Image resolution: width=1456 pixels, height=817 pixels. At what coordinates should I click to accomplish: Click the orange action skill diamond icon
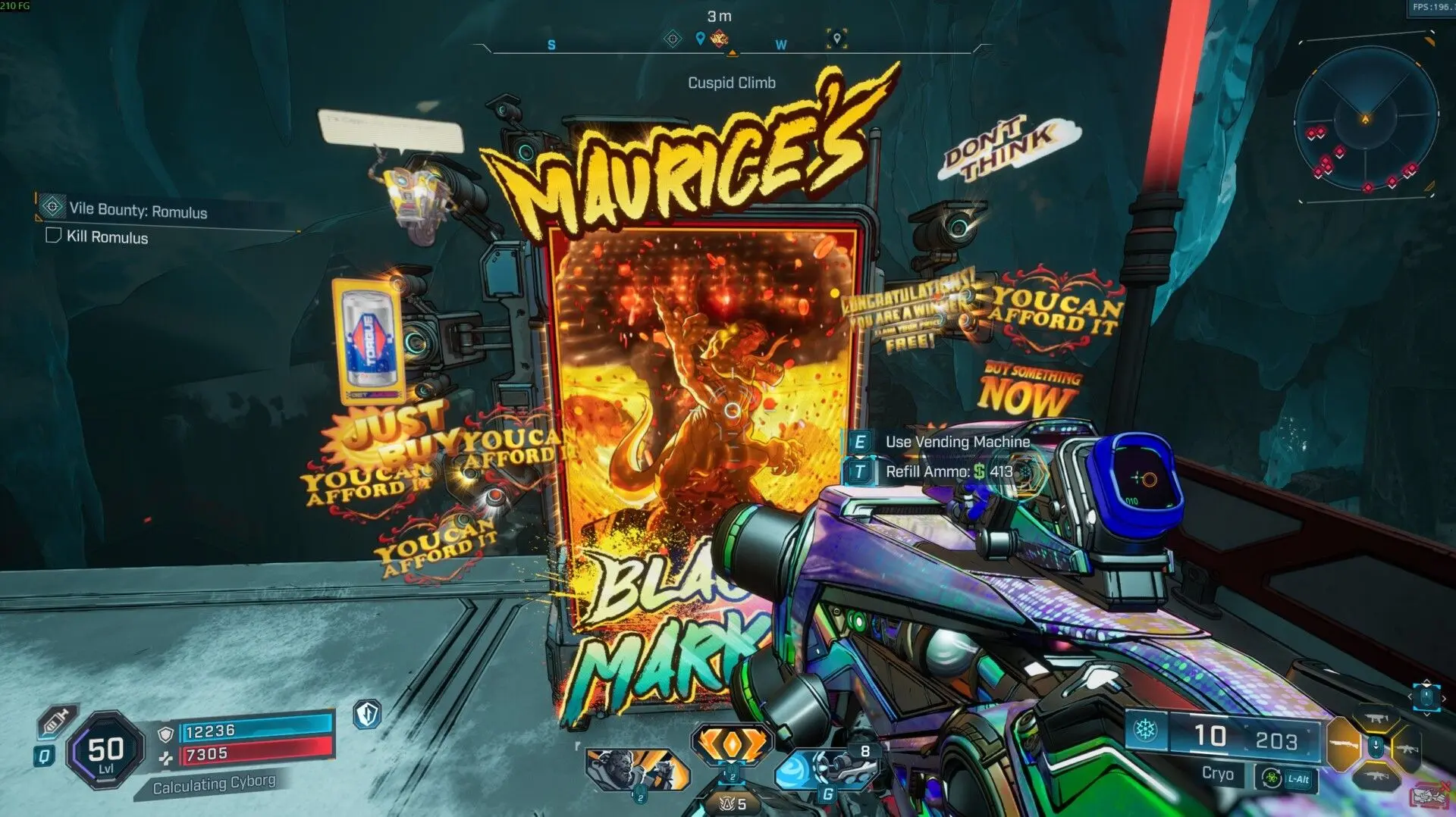(x=731, y=743)
